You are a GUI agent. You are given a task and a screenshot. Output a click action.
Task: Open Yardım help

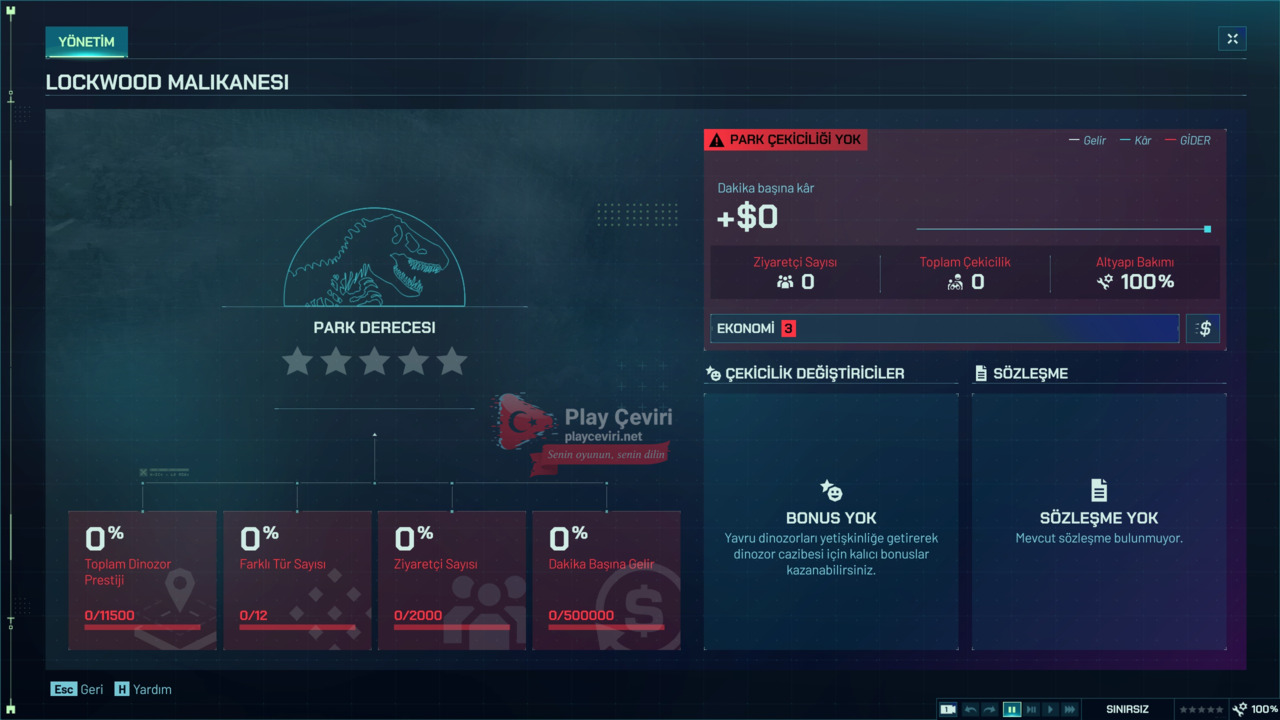click(143, 689)
